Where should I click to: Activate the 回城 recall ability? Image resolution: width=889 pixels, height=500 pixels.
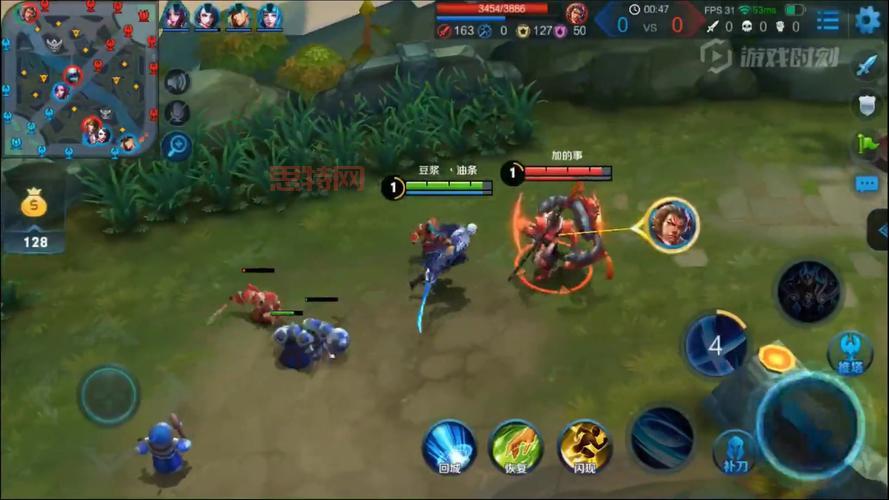click(x=448, y=444)
